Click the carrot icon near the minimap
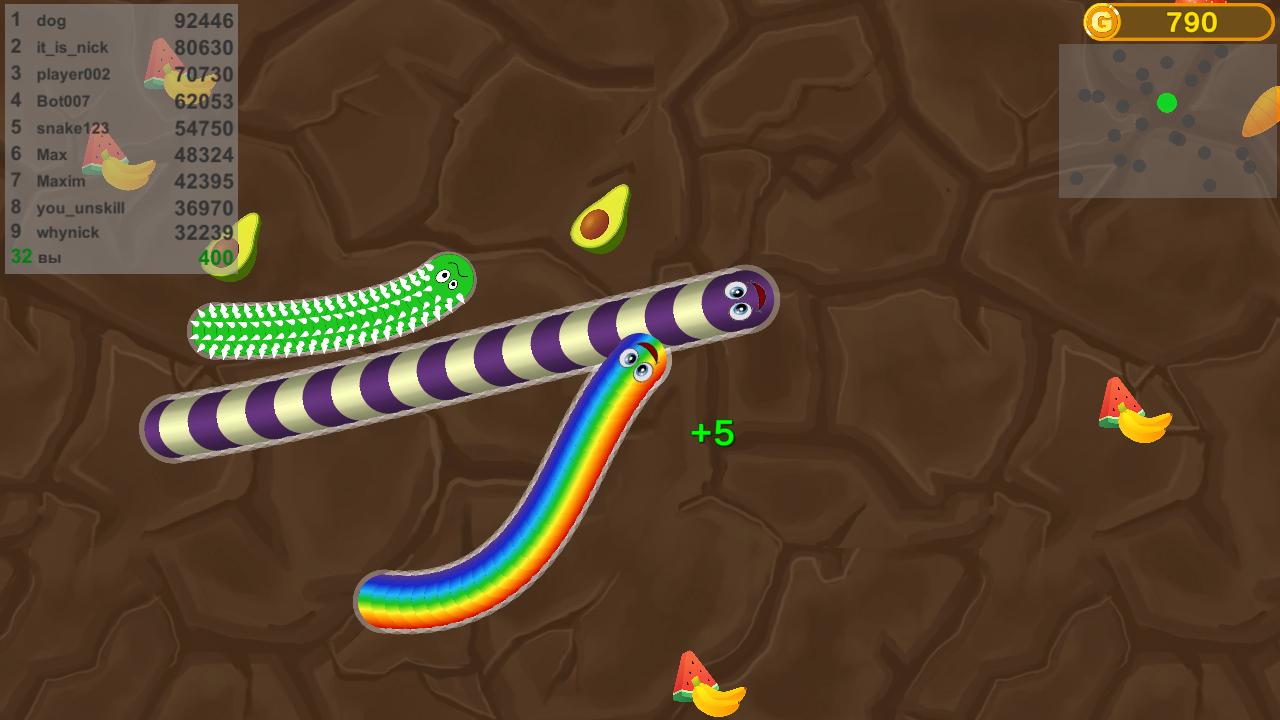 click(1263, 110)
